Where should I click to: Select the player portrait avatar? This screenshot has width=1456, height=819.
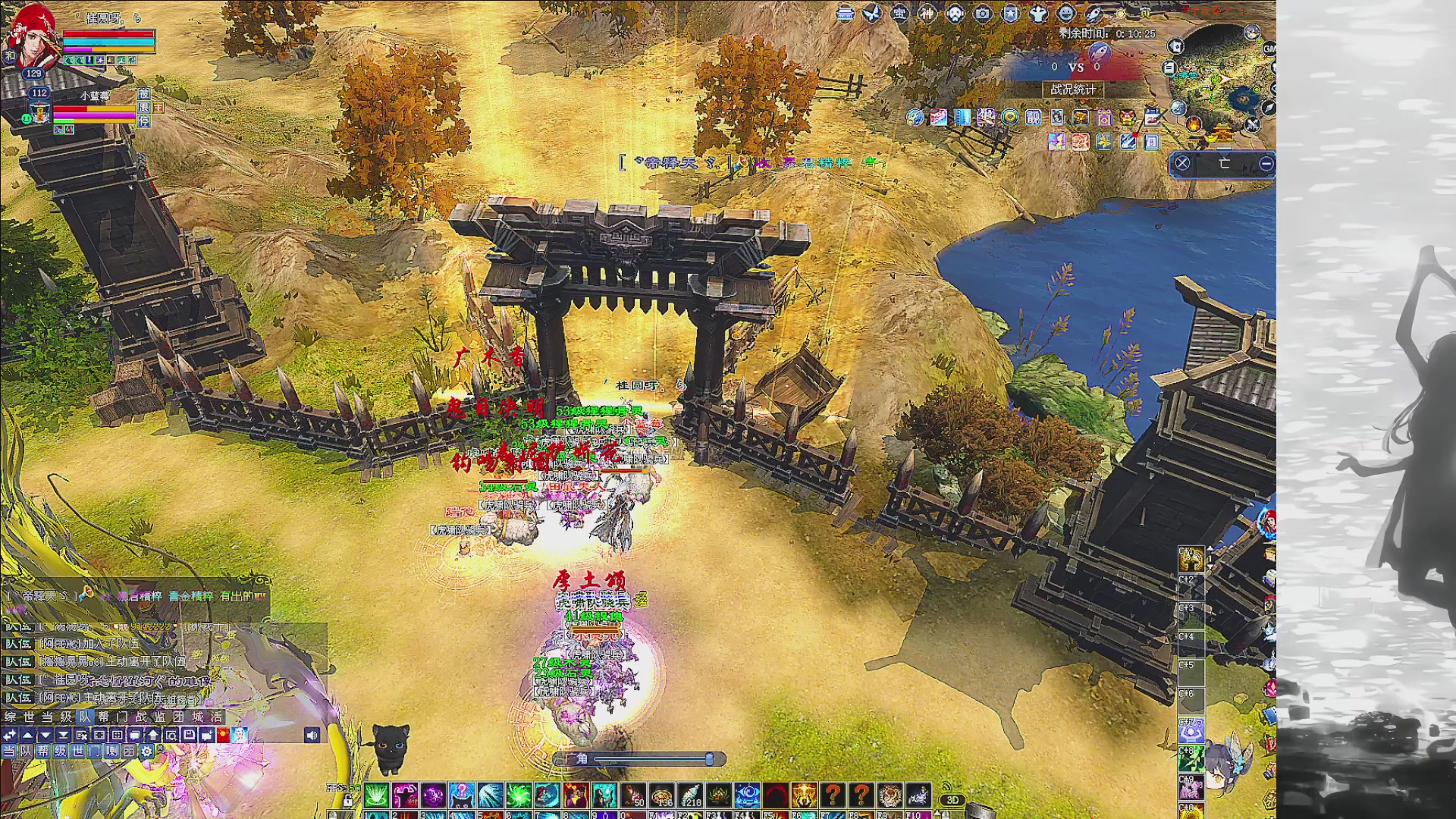[32, 38]
